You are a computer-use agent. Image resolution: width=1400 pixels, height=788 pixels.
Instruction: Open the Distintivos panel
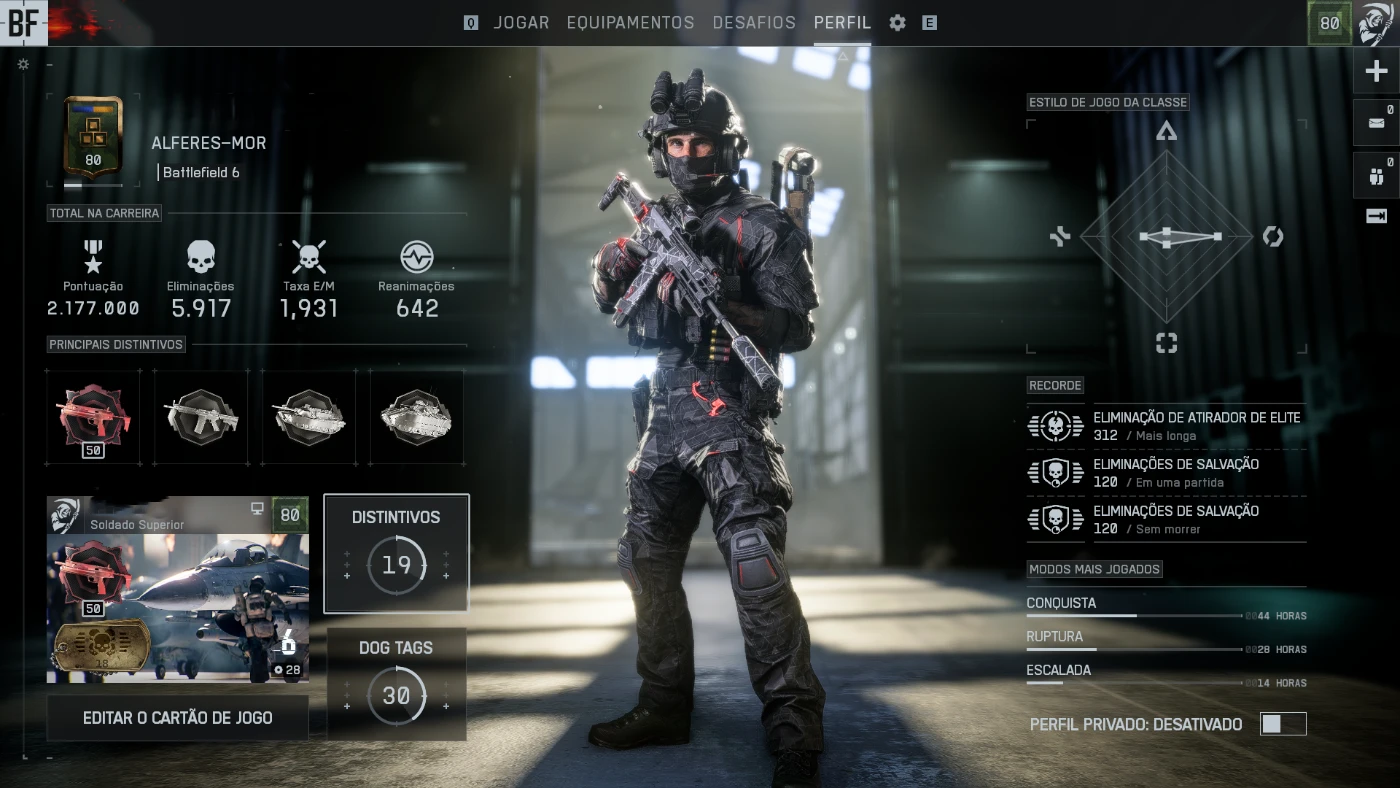(x=396, y=552)
